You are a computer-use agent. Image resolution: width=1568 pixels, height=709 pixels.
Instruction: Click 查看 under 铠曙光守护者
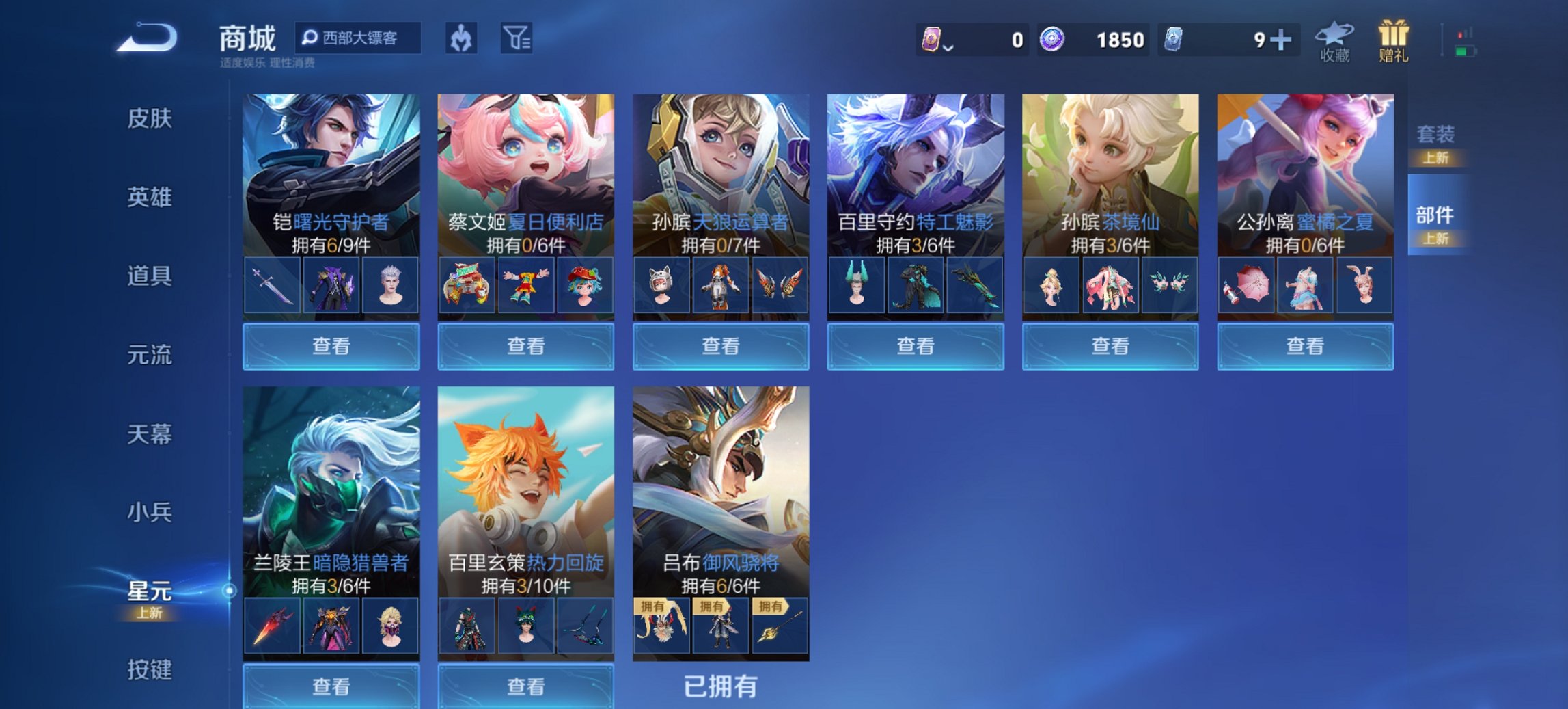[330, 347]
